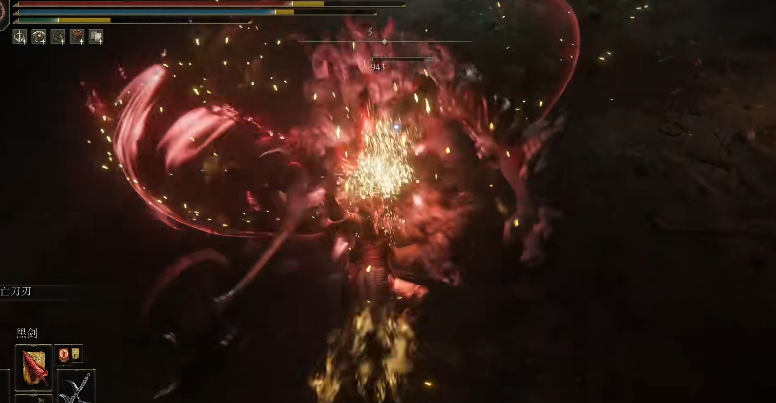Click the sword attack-up buff icon
776x403 pixels.
tap(20, 37)
